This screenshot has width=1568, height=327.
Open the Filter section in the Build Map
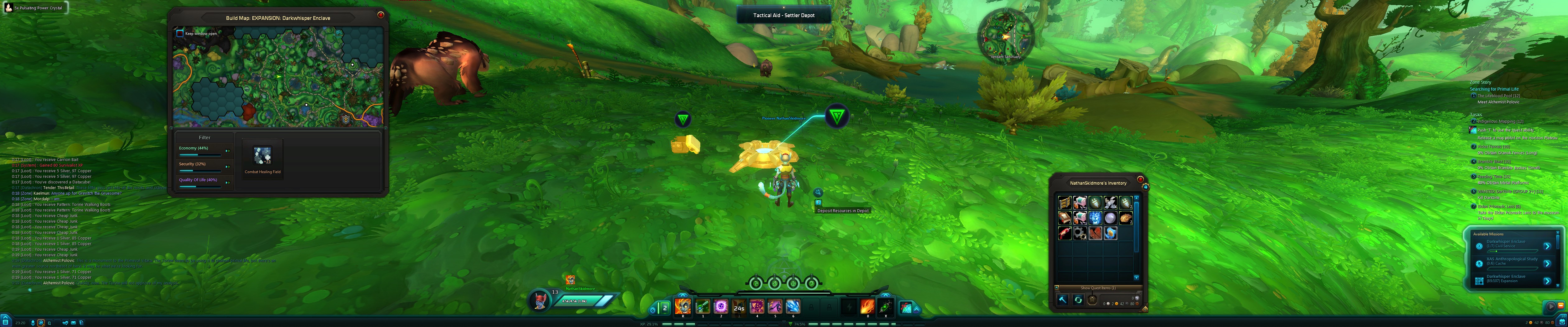[204, 137]
